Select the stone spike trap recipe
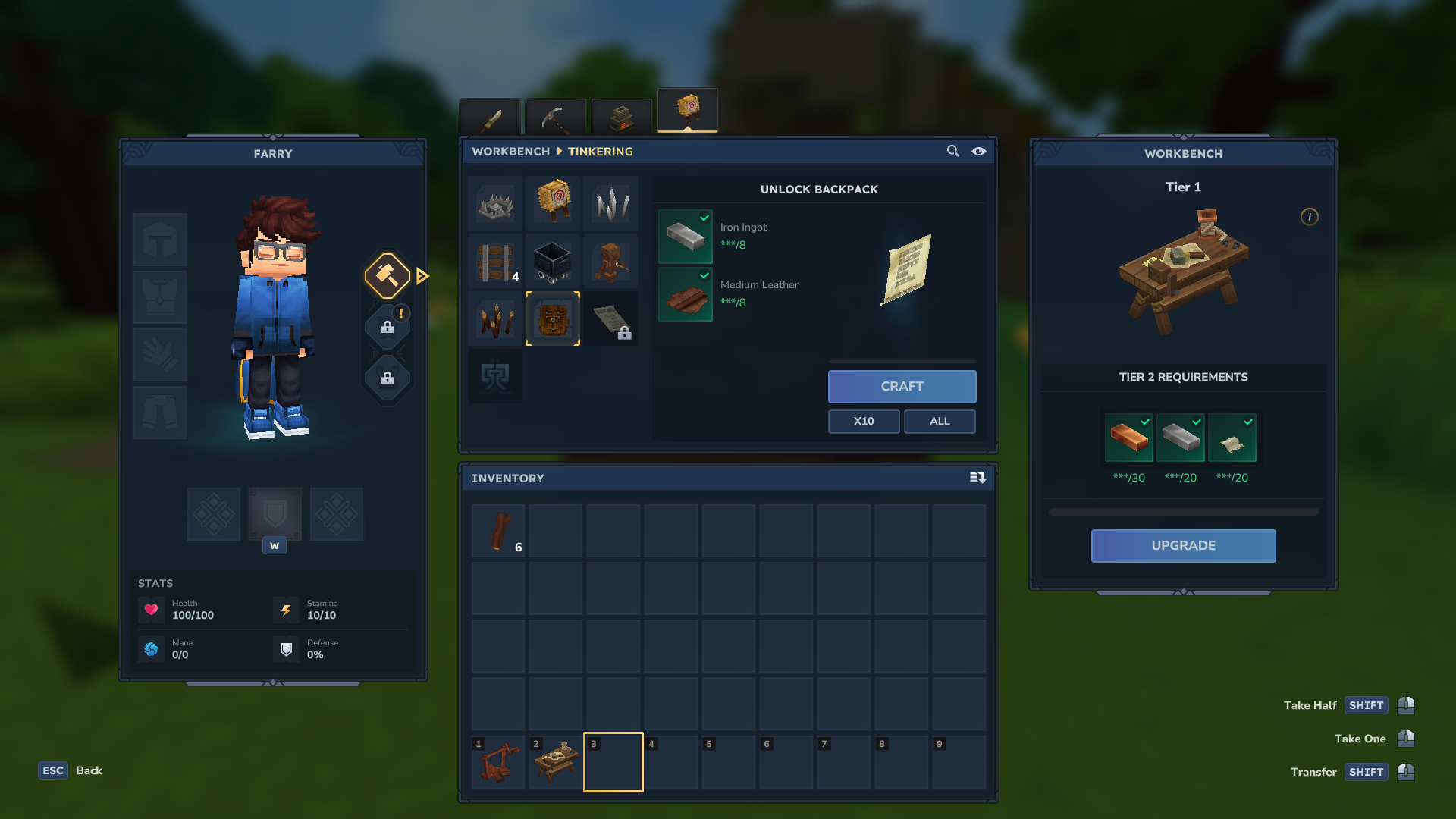The width and height of the screenshot is (1456, 819). coord(494,202)
